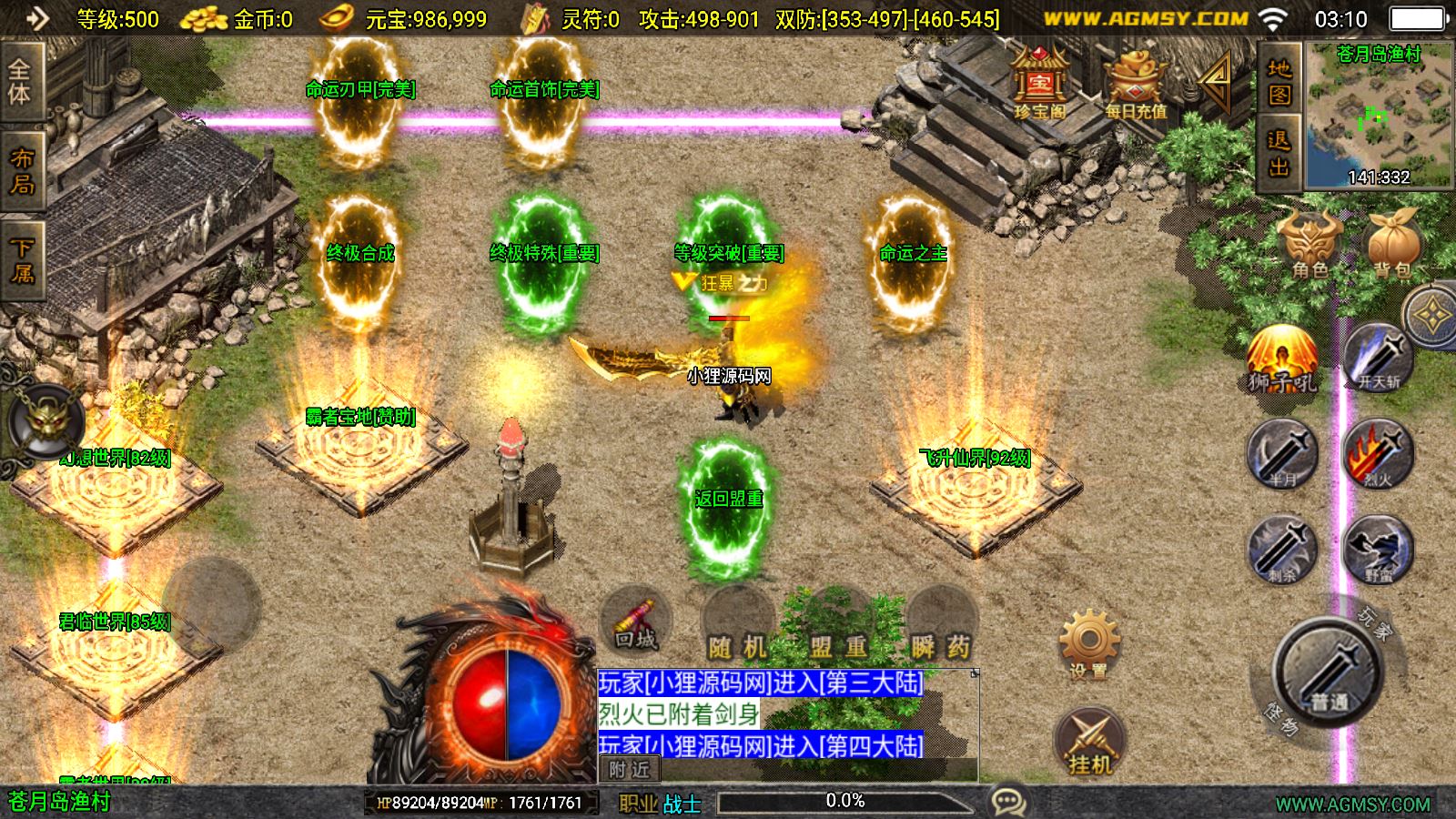Toggle 挂机 auto-battle
Screen dimensions: 1456x819
click(1089, 741)
